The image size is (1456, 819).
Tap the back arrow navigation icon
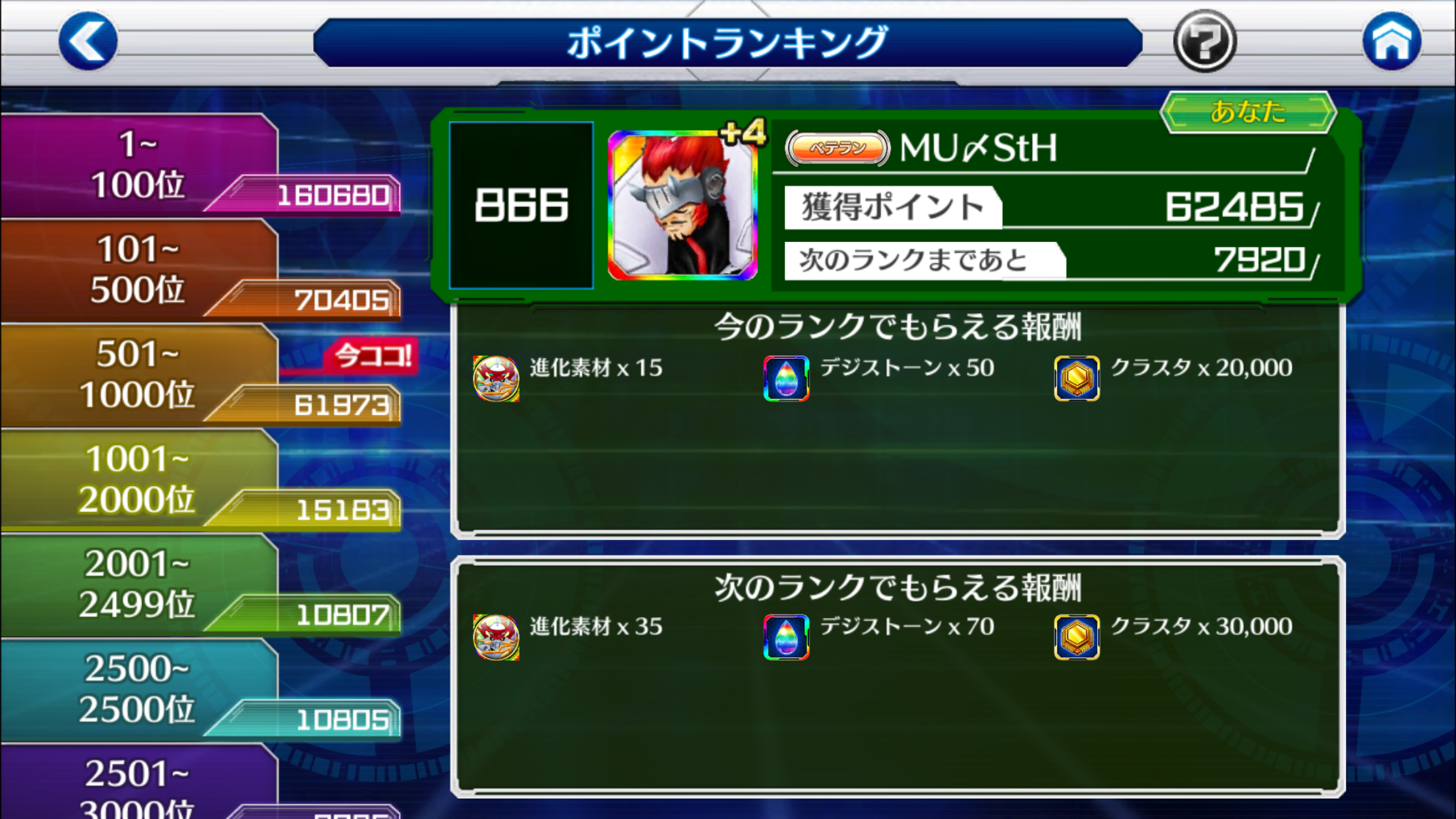click(x=89, y=42)
